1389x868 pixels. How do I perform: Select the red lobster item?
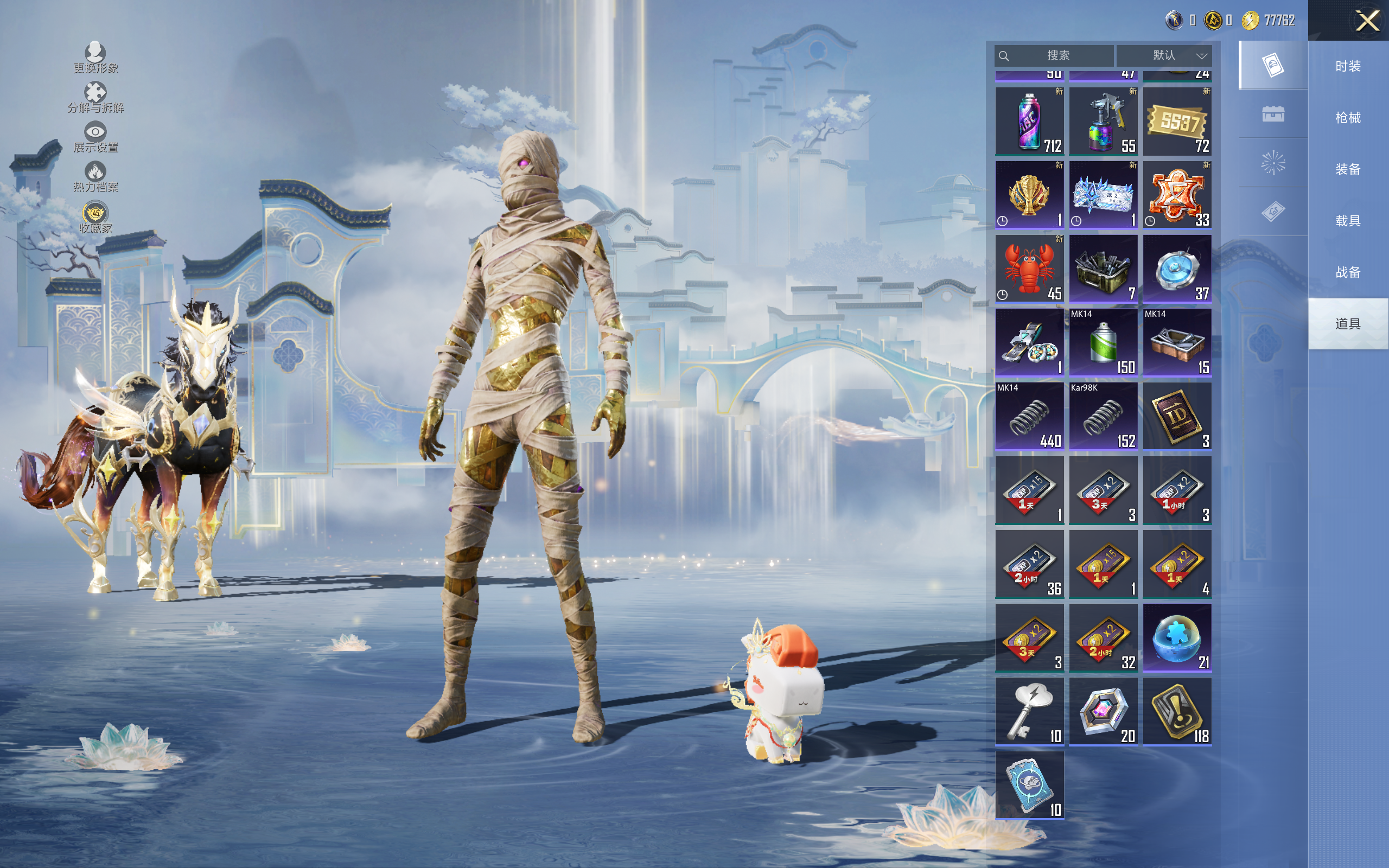pos(1029,269)
